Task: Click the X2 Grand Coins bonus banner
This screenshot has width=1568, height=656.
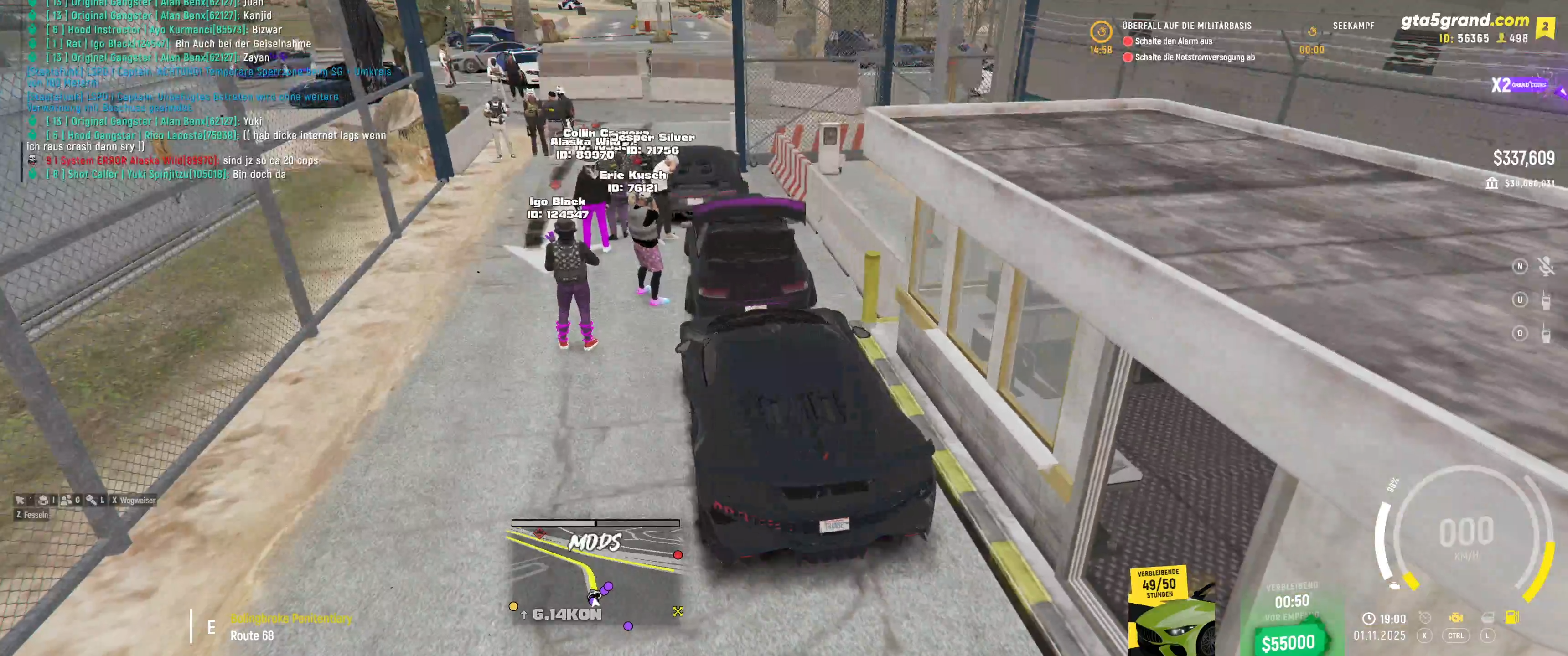Action: (x=1518, y=85)
